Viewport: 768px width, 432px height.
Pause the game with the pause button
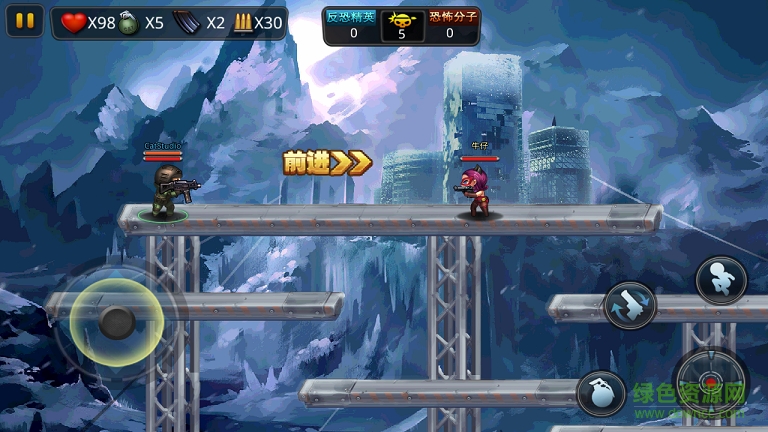coord(26,20)
